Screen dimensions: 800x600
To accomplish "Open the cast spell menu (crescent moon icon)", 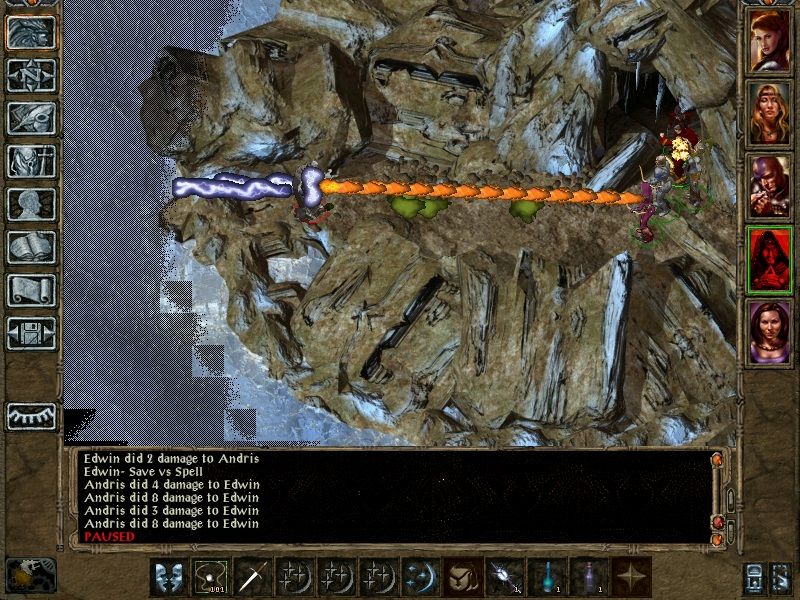I will point(422,578).
